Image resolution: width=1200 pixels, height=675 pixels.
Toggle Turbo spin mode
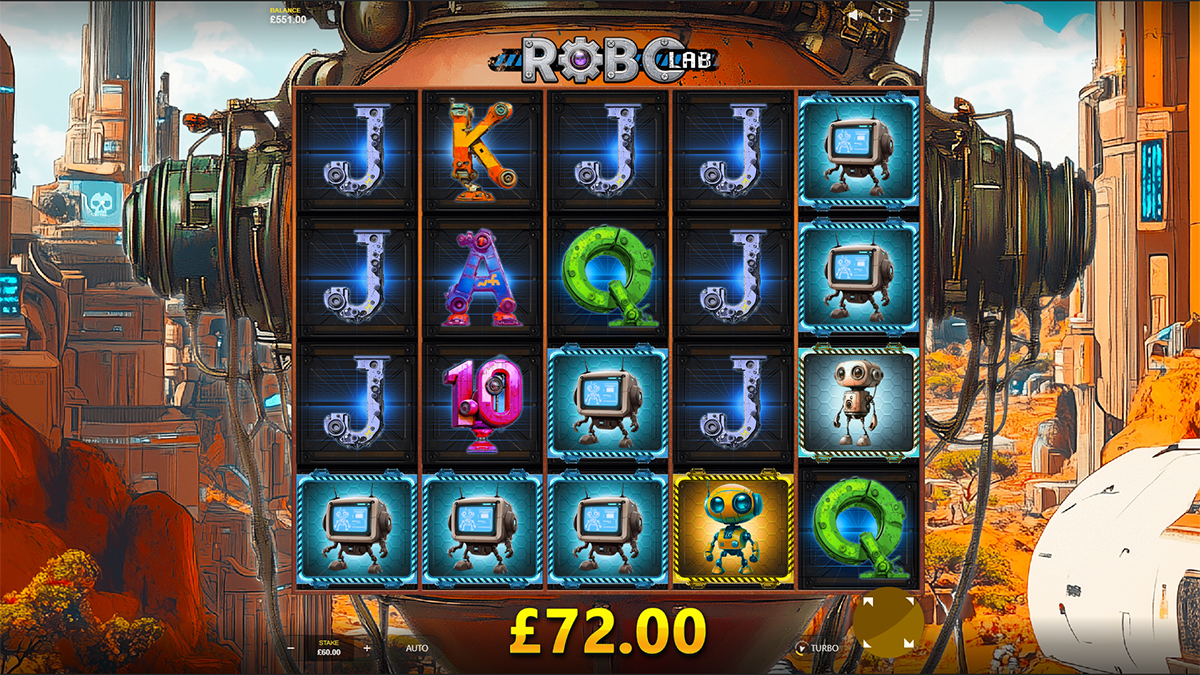pos(817,648)
